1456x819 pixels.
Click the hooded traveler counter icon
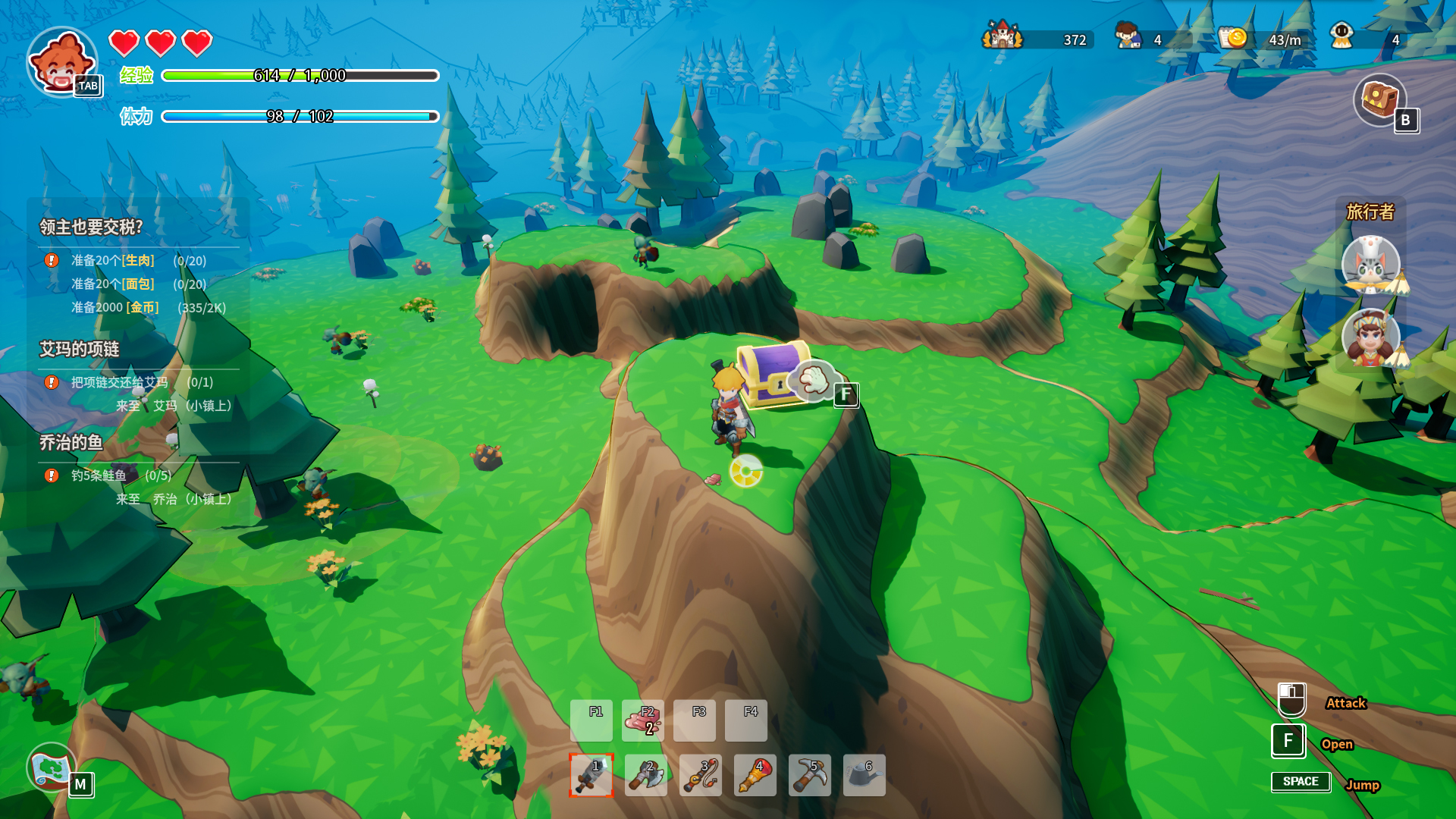tap(1341, 36)
